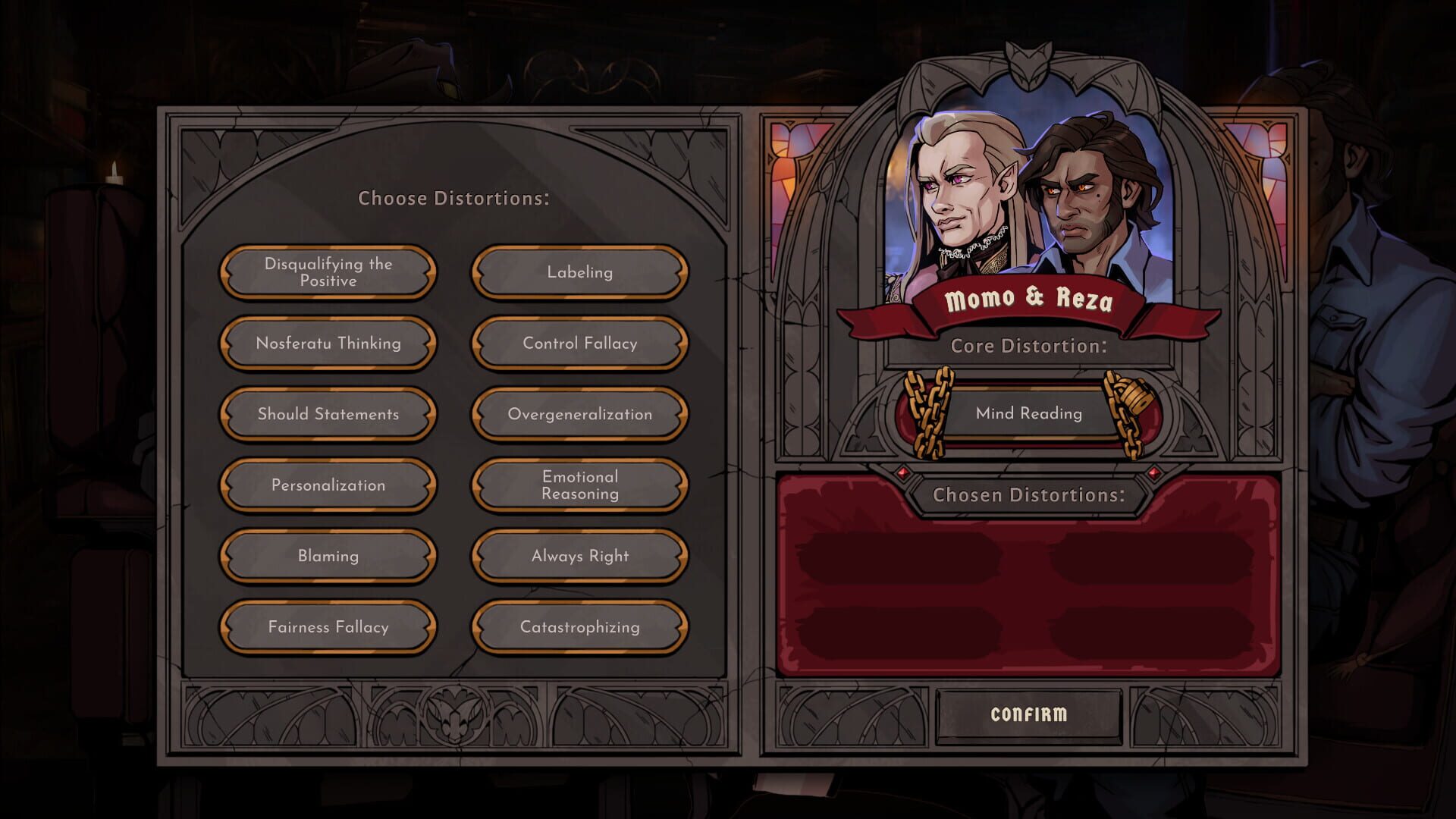Pick the Emotional Reasoning distortion

579,485
